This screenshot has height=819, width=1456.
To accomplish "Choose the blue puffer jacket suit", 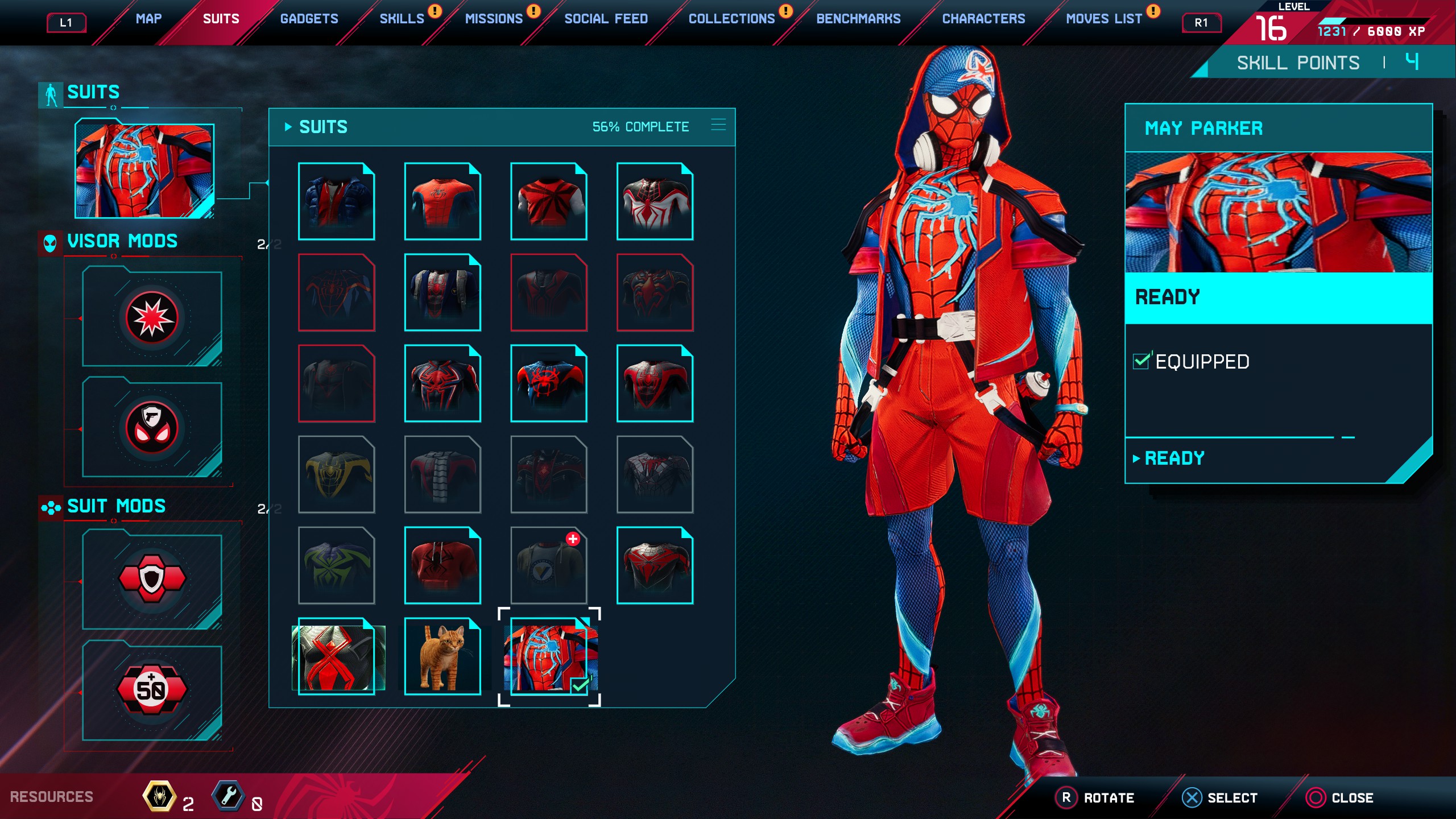I will 336,201.
